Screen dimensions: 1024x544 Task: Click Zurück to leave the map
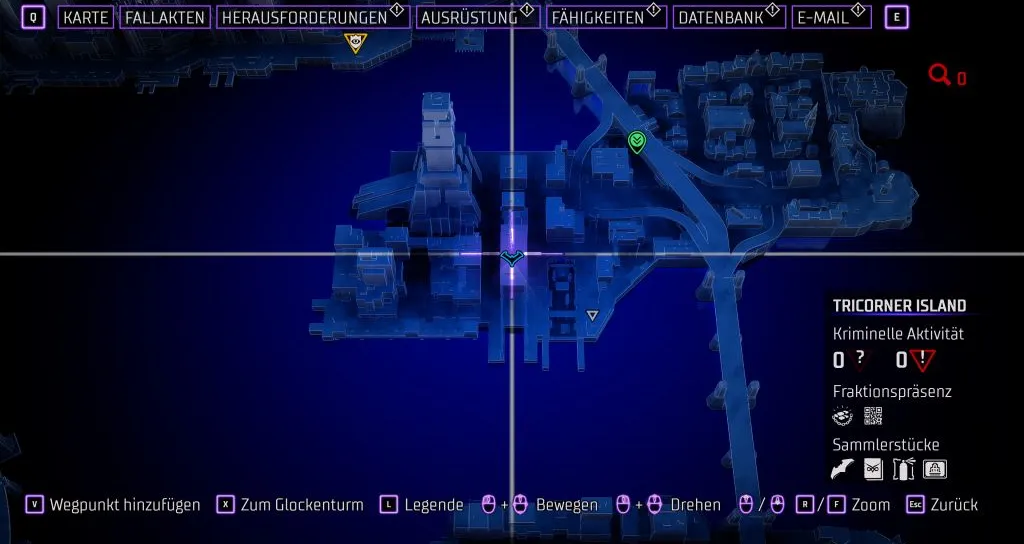click(x=954, y=505)
